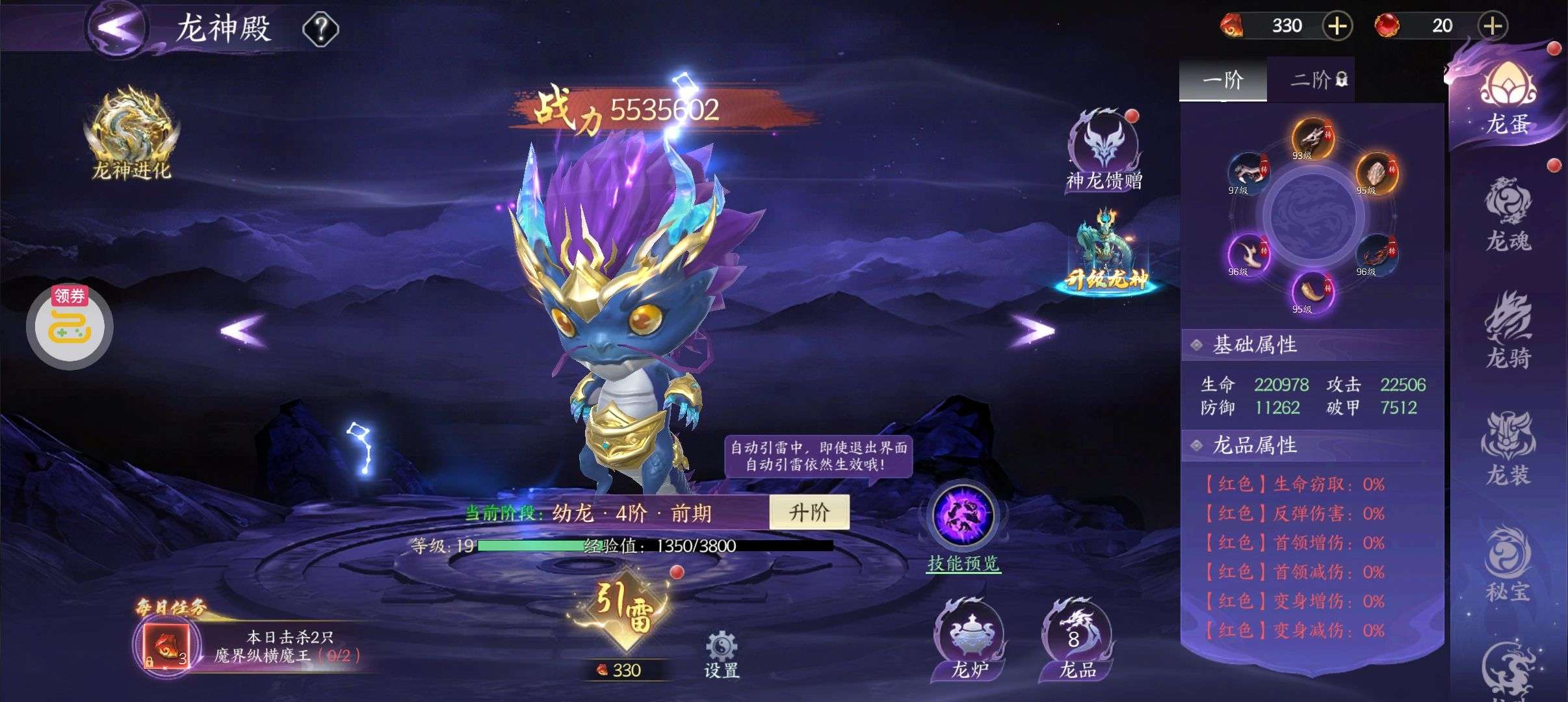Go back using the arrow beside 龙神殿
Image resolution: width=1568 pixels, height=702 pixels.
118,27
